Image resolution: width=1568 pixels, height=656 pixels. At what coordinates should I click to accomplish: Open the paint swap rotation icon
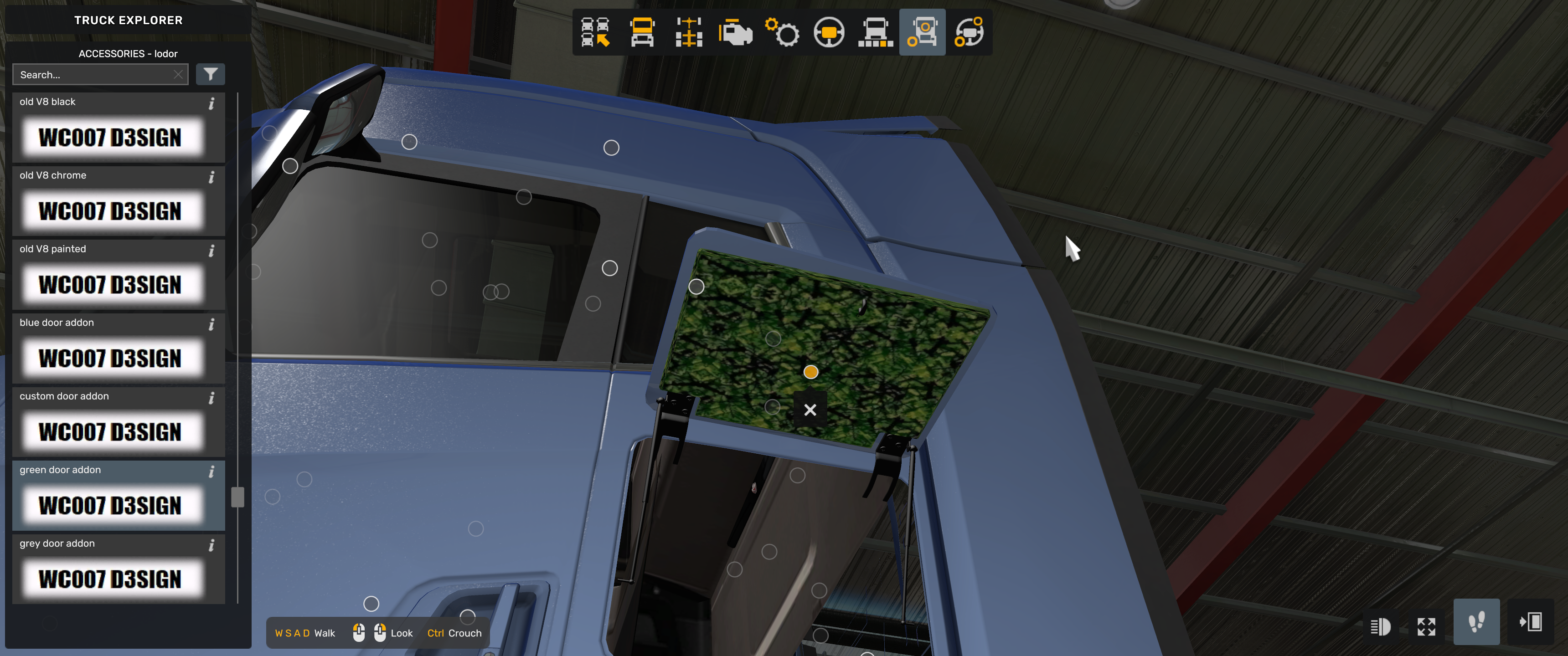tap(970, 33)
